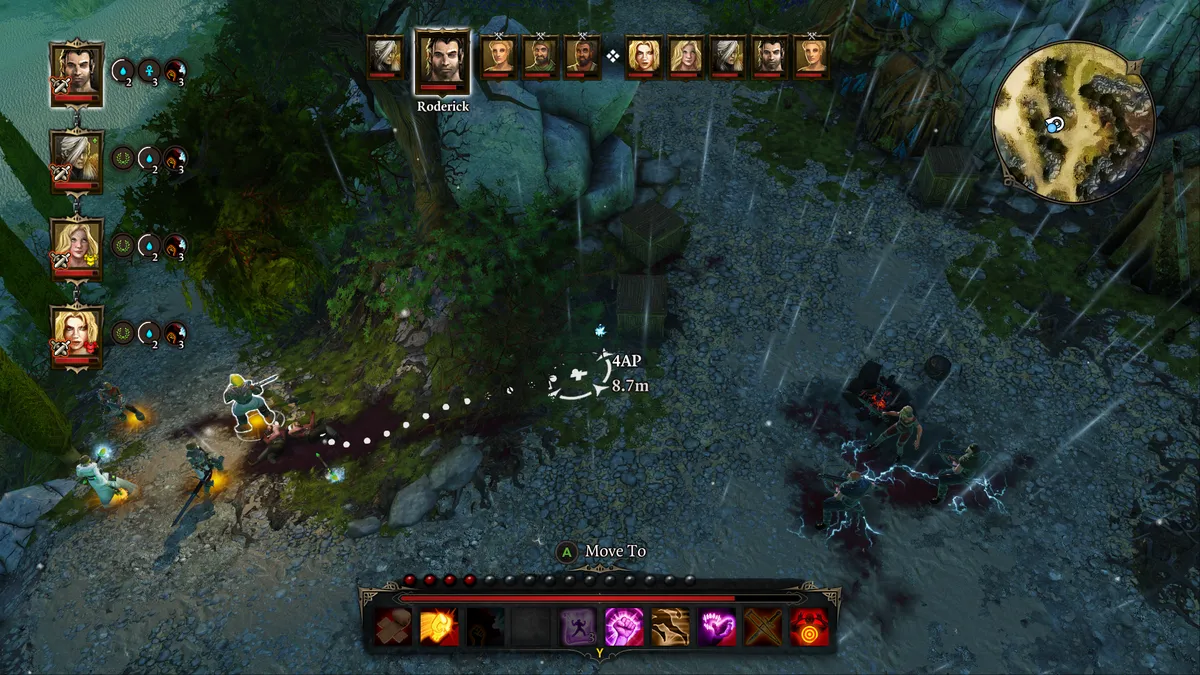Image resolution: width=1200 pixels, height=675 pixels.
Task: Activate the red bullseye target skill
Action: tap(809, 627)
